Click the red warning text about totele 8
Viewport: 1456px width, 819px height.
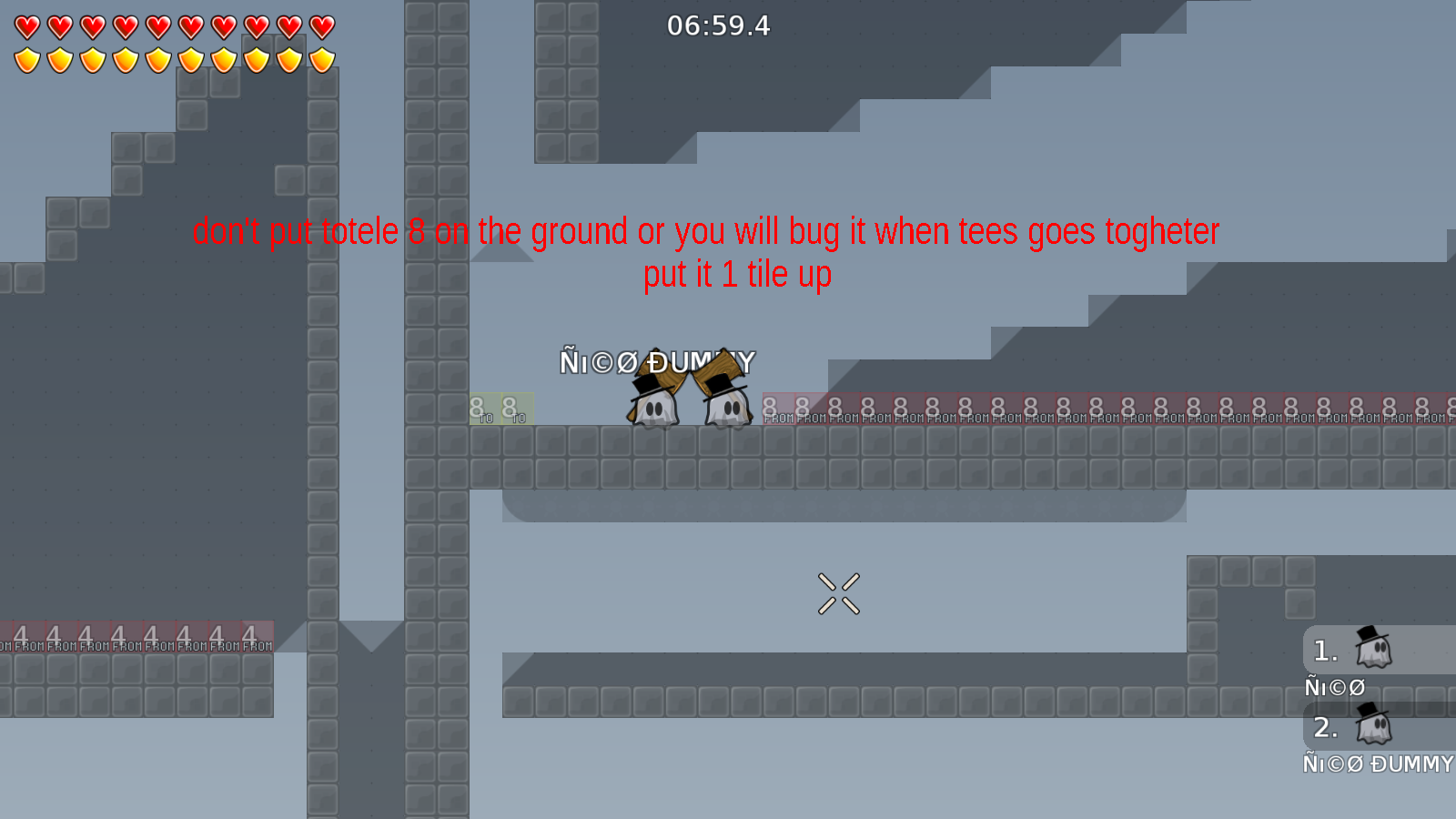coord(707,231)
